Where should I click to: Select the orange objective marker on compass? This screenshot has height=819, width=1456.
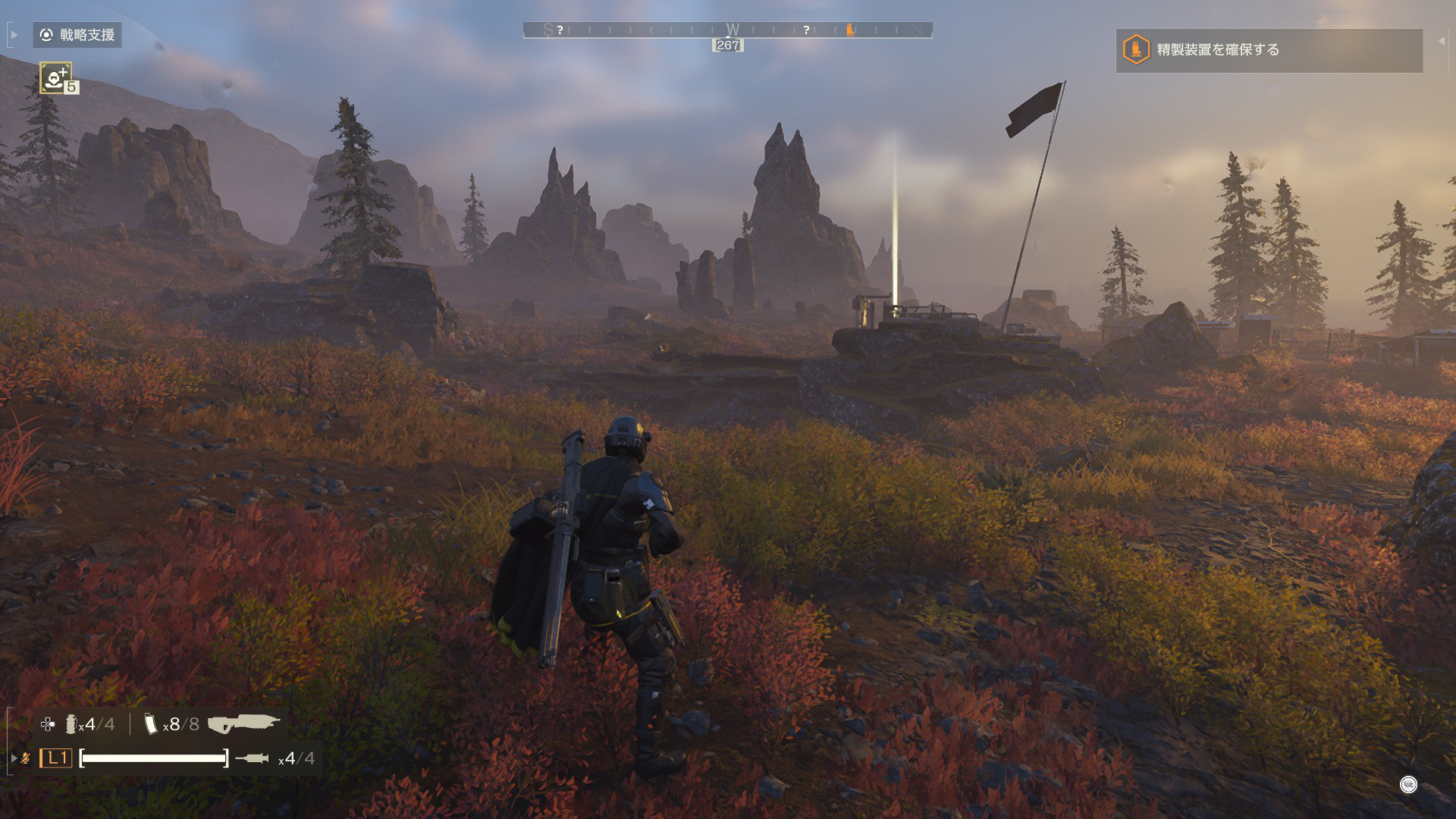(850, 30)
